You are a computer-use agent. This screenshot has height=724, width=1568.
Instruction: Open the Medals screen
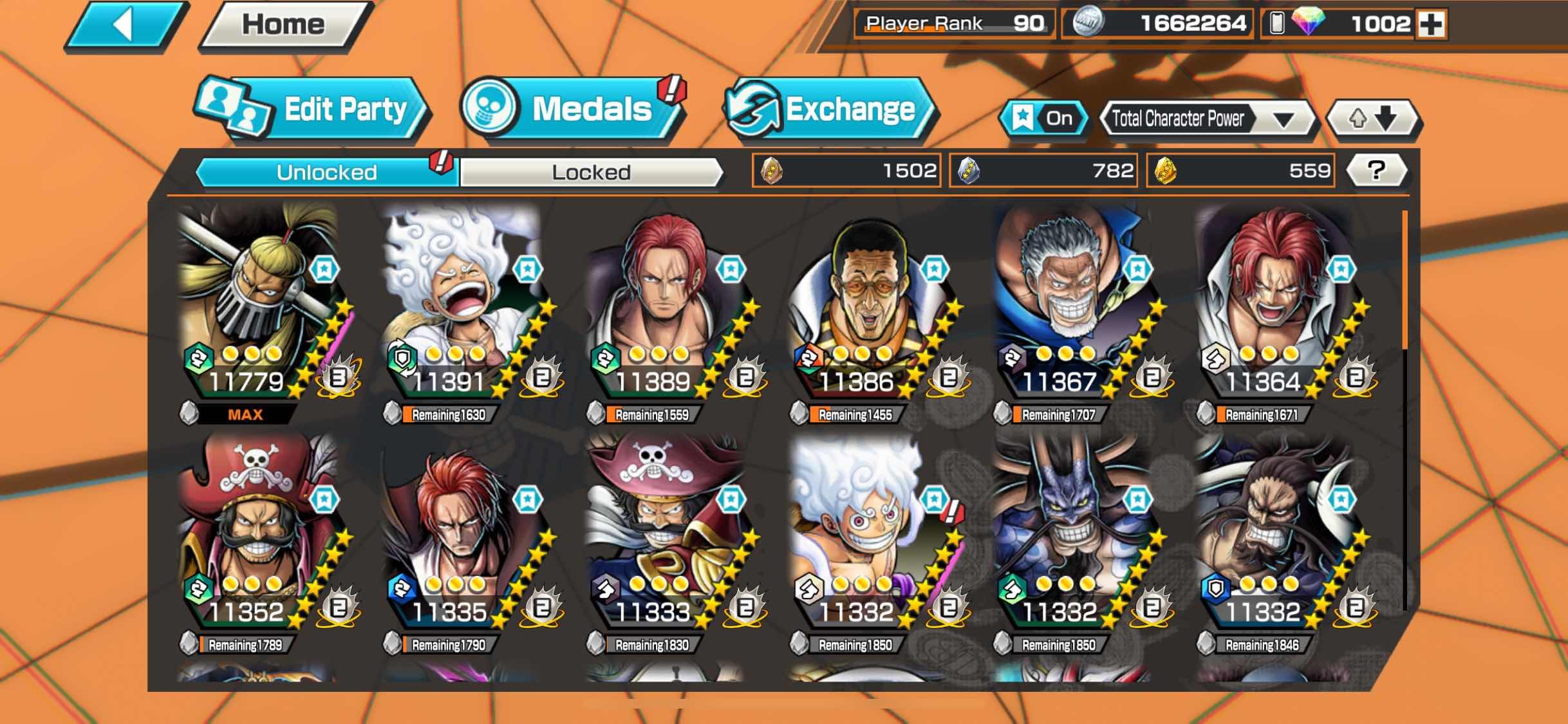(572, 109)
